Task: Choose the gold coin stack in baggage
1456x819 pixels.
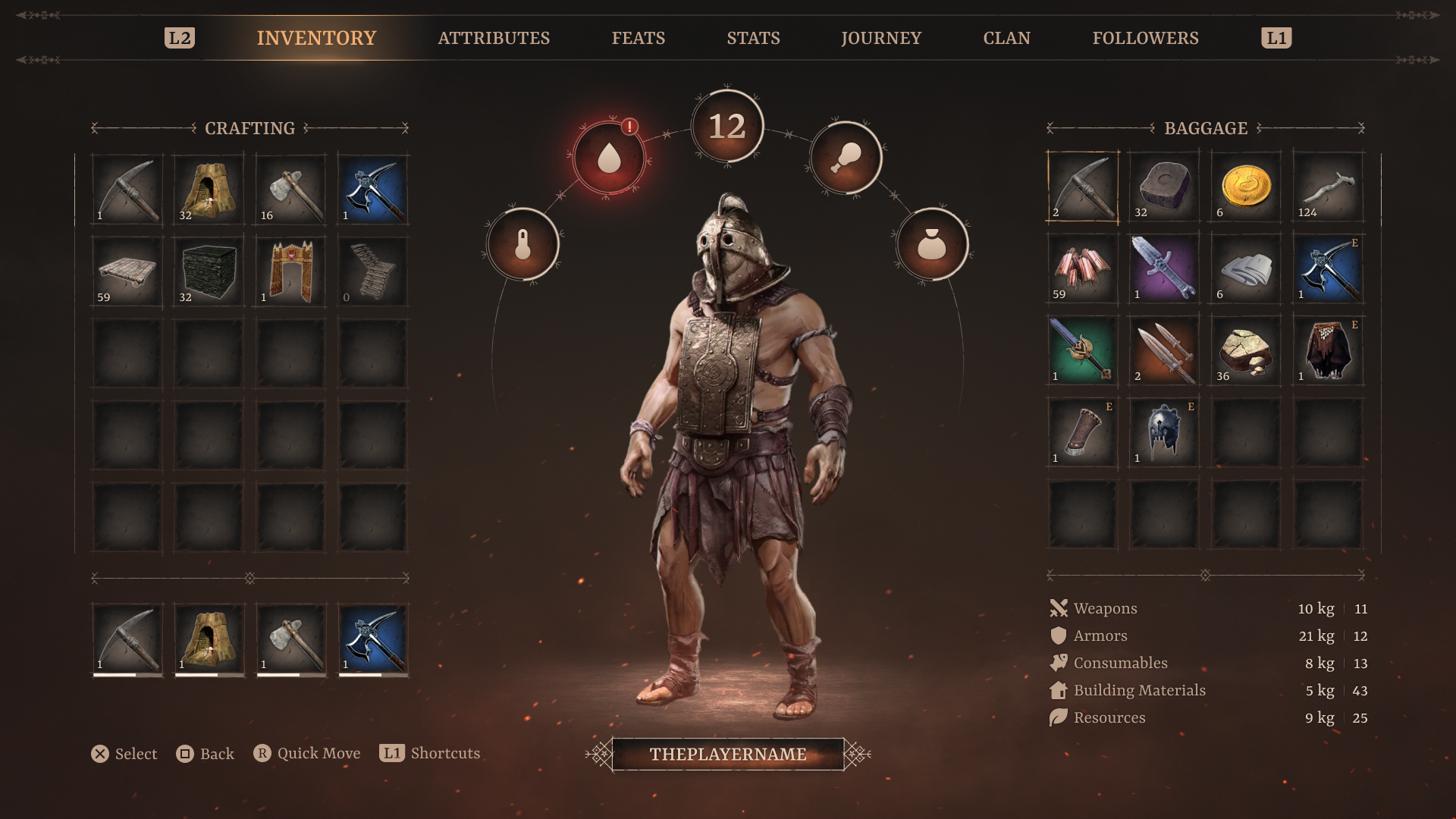Action: [1246, 187]
